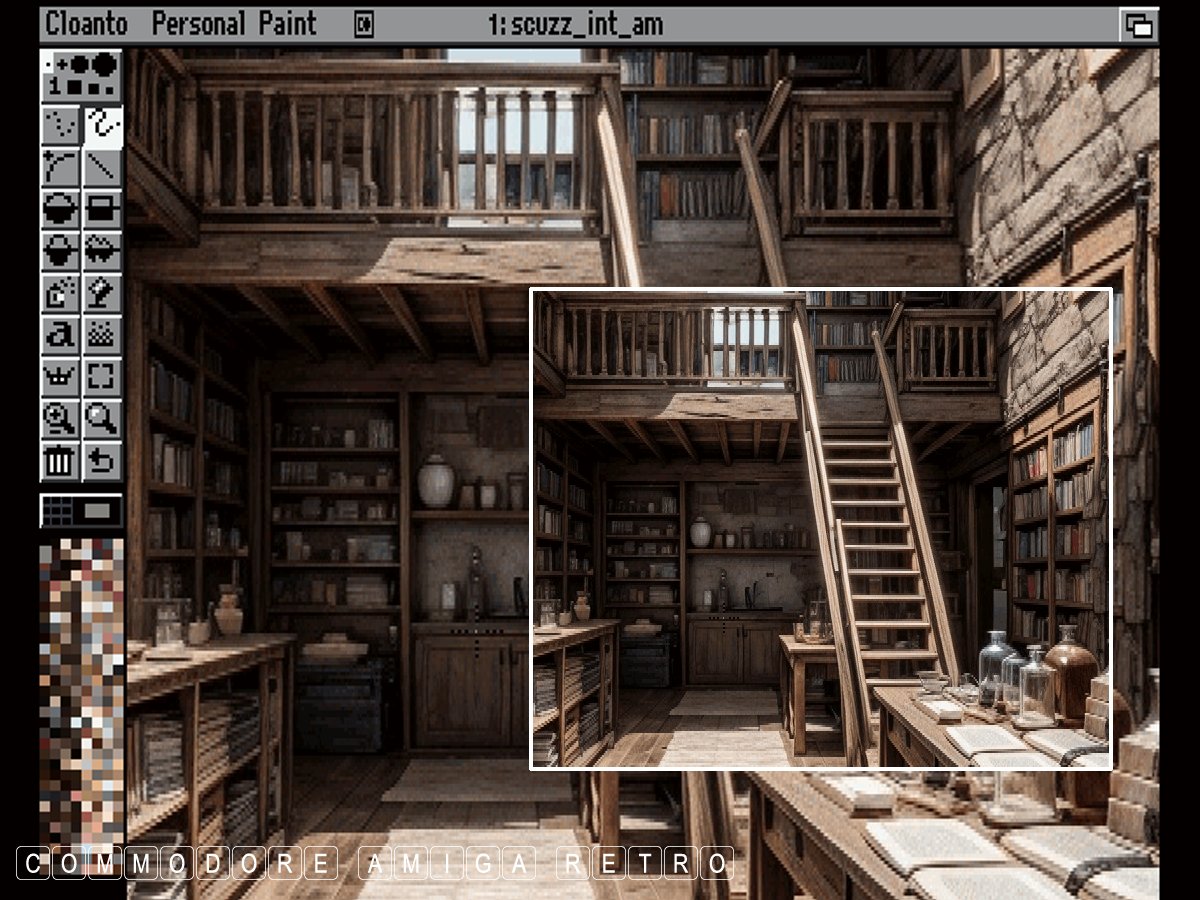Open the brush size and shape selector
The height and width of the screenshot is (900, 1200).
tap(82, 76)
